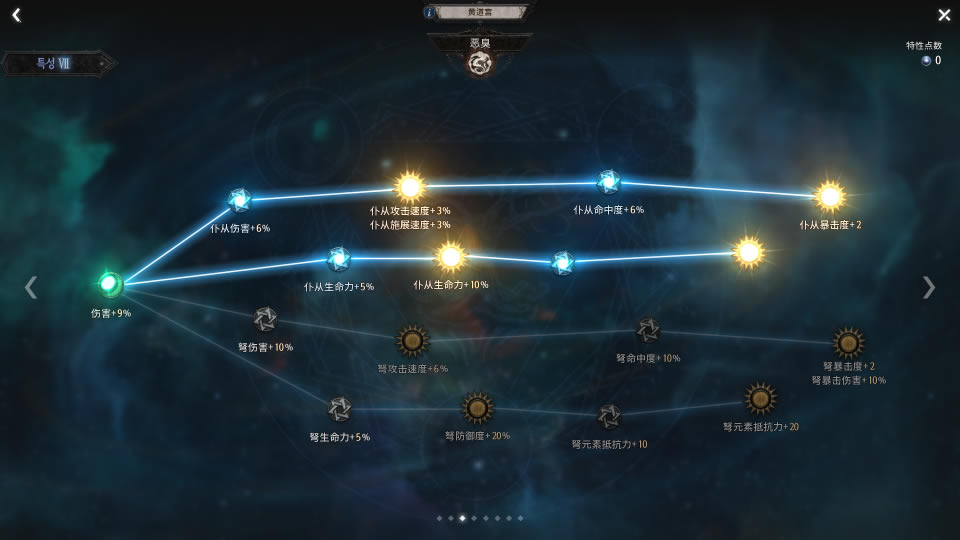Unlock the 弩防御度+20% node

(x=477, y=408)
